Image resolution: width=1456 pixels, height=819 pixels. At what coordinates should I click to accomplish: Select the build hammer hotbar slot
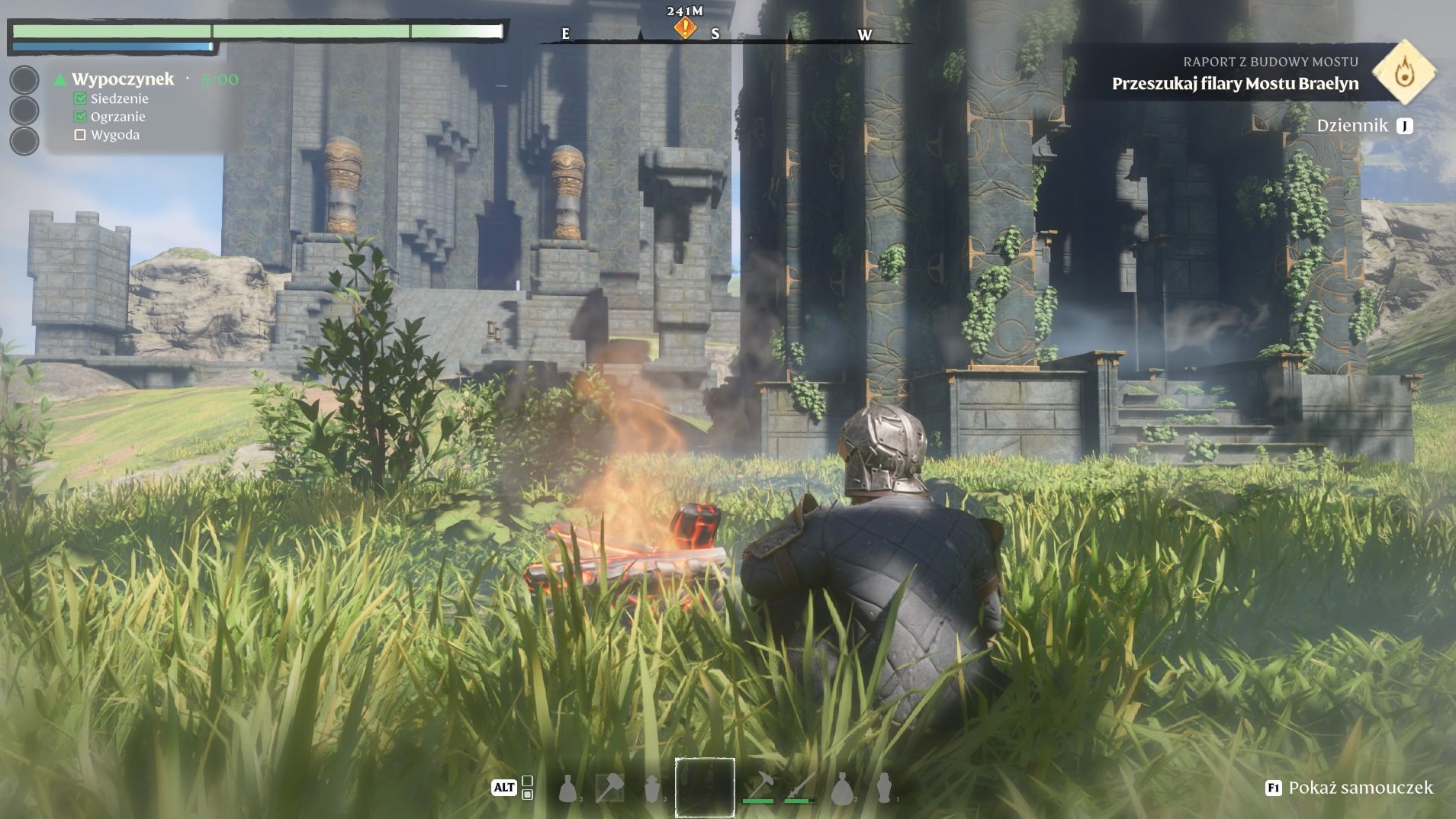609,788
